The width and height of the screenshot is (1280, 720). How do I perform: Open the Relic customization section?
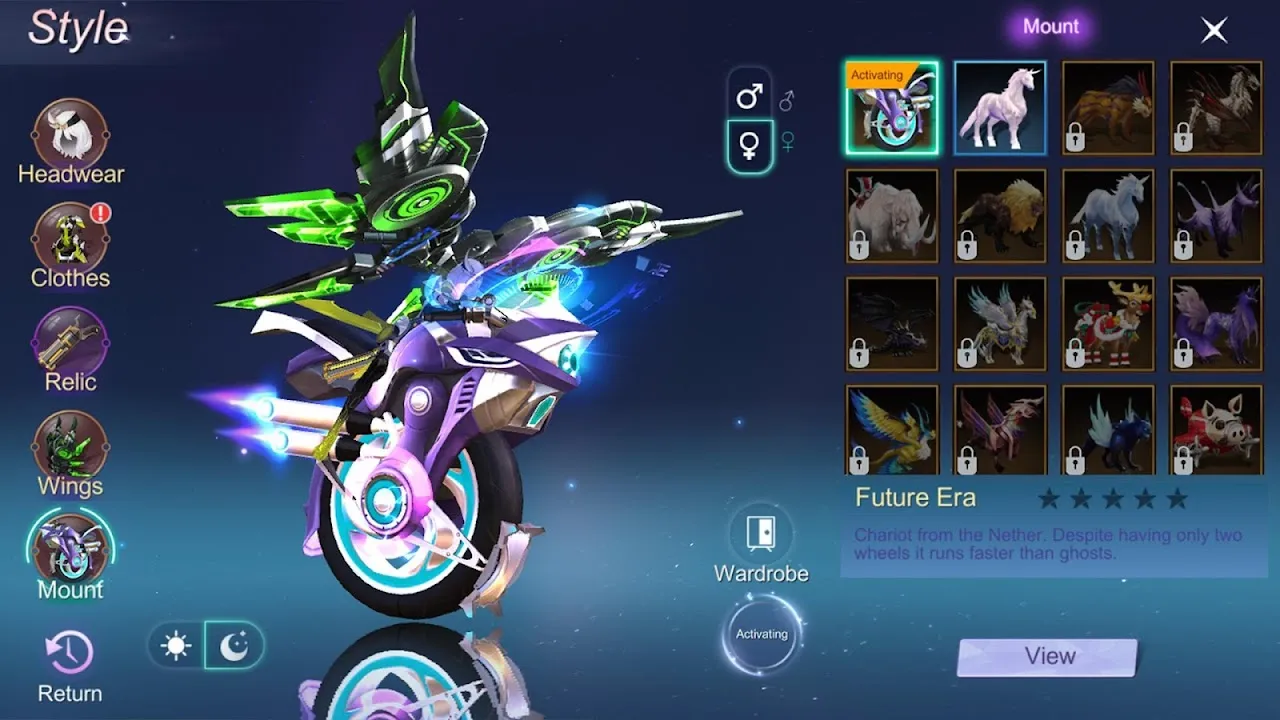[x=70, y=342]
